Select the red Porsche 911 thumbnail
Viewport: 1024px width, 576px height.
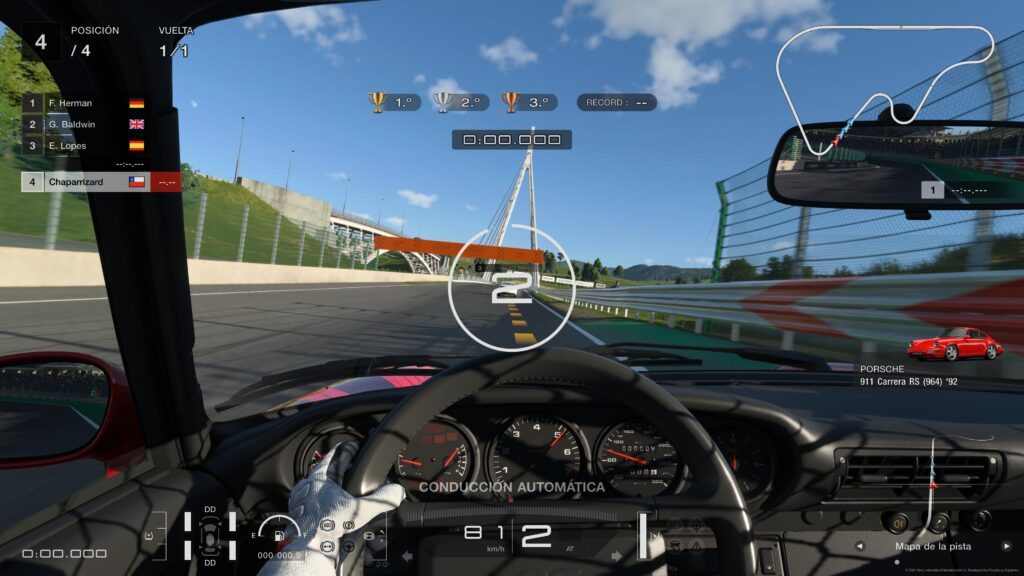(x=953, y=344)
